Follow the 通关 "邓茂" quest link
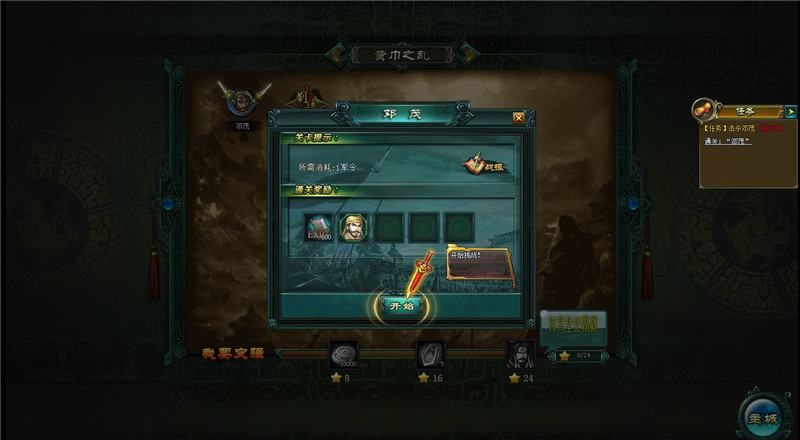Screen dimensions: 800x440 click(x=736, y=140)
